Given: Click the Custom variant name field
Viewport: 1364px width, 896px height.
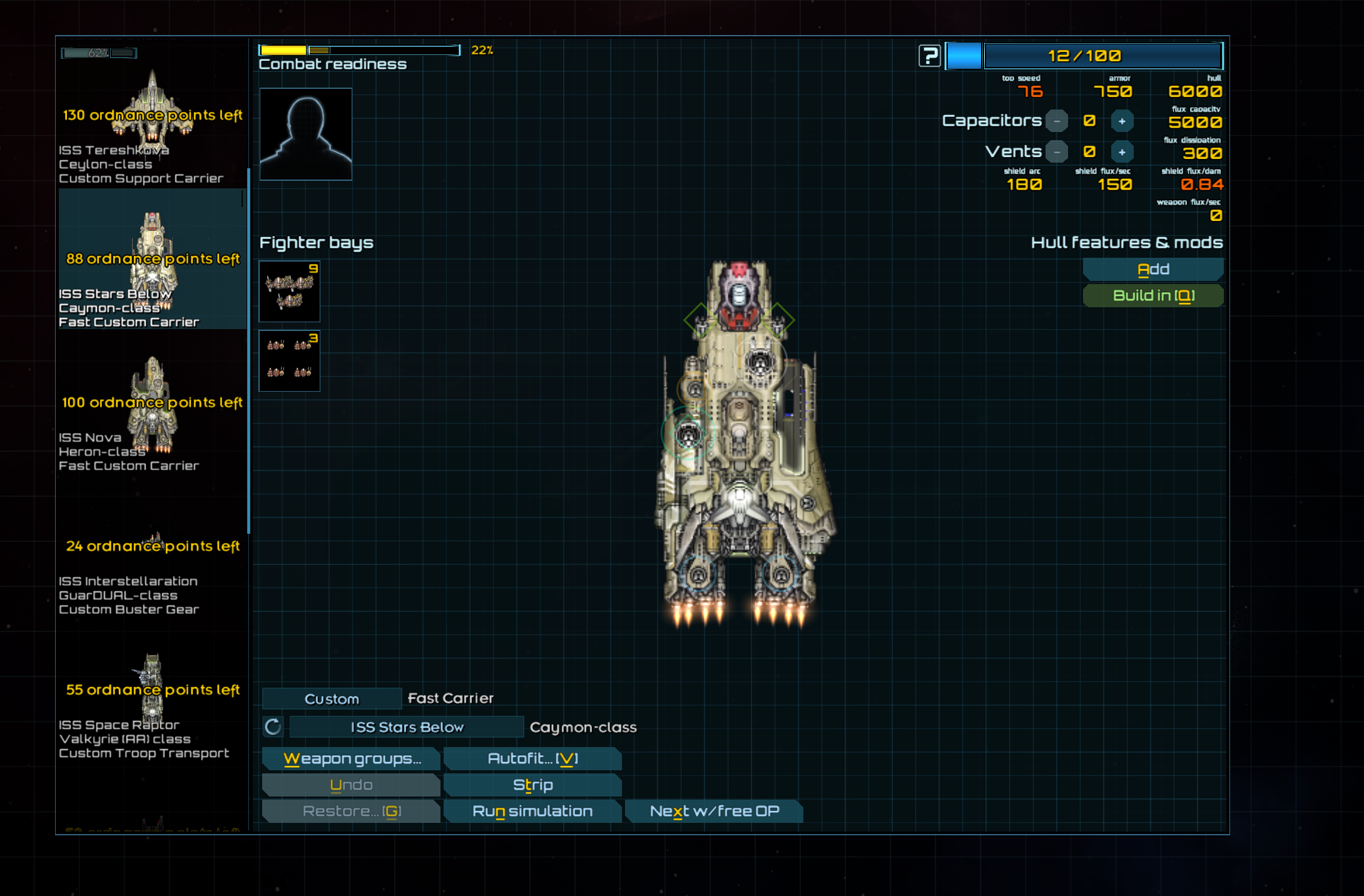Looking at the screenshot, I should point(332,699).
